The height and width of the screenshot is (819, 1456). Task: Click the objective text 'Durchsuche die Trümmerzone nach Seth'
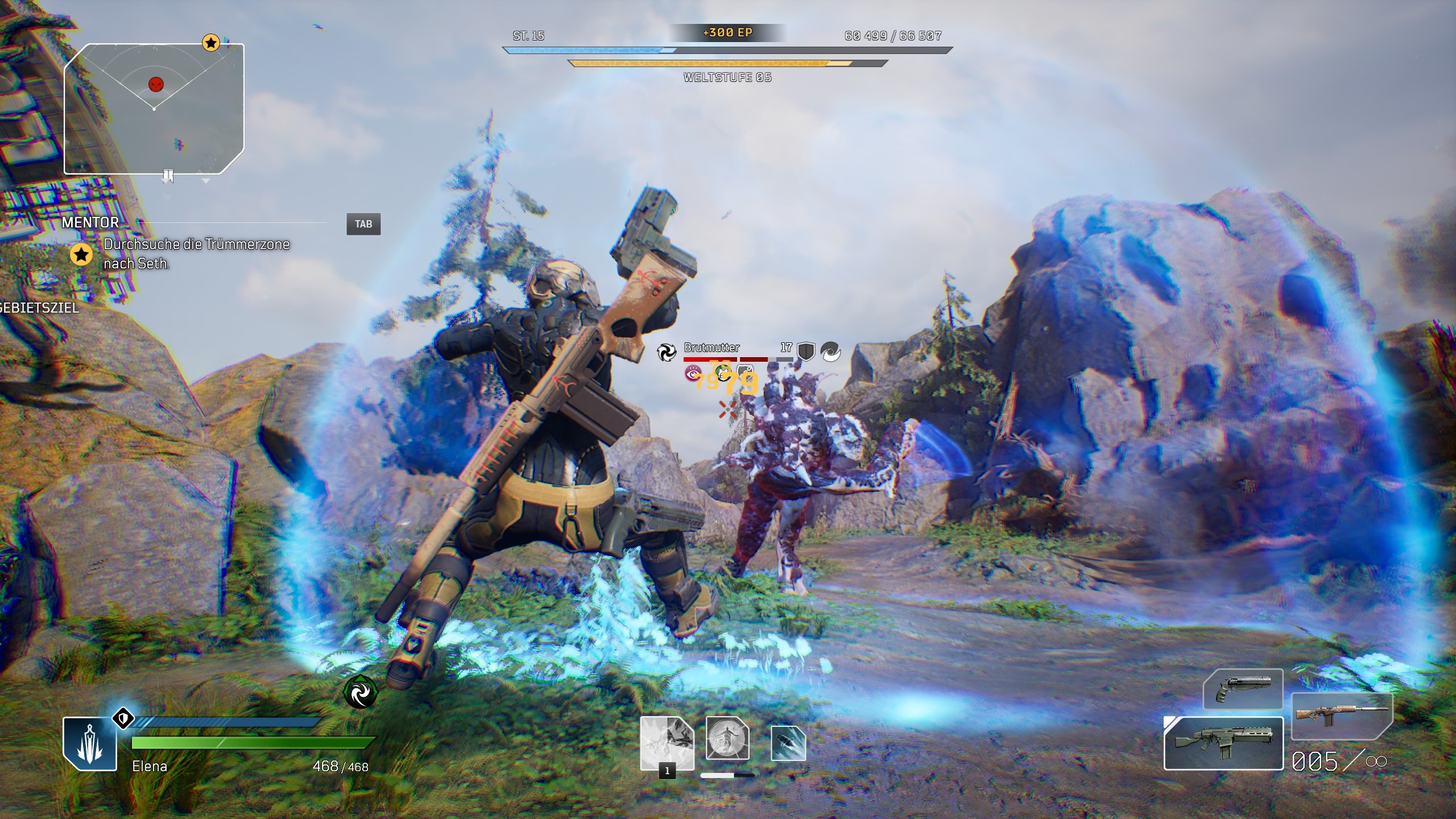click(x=196, y=255)
